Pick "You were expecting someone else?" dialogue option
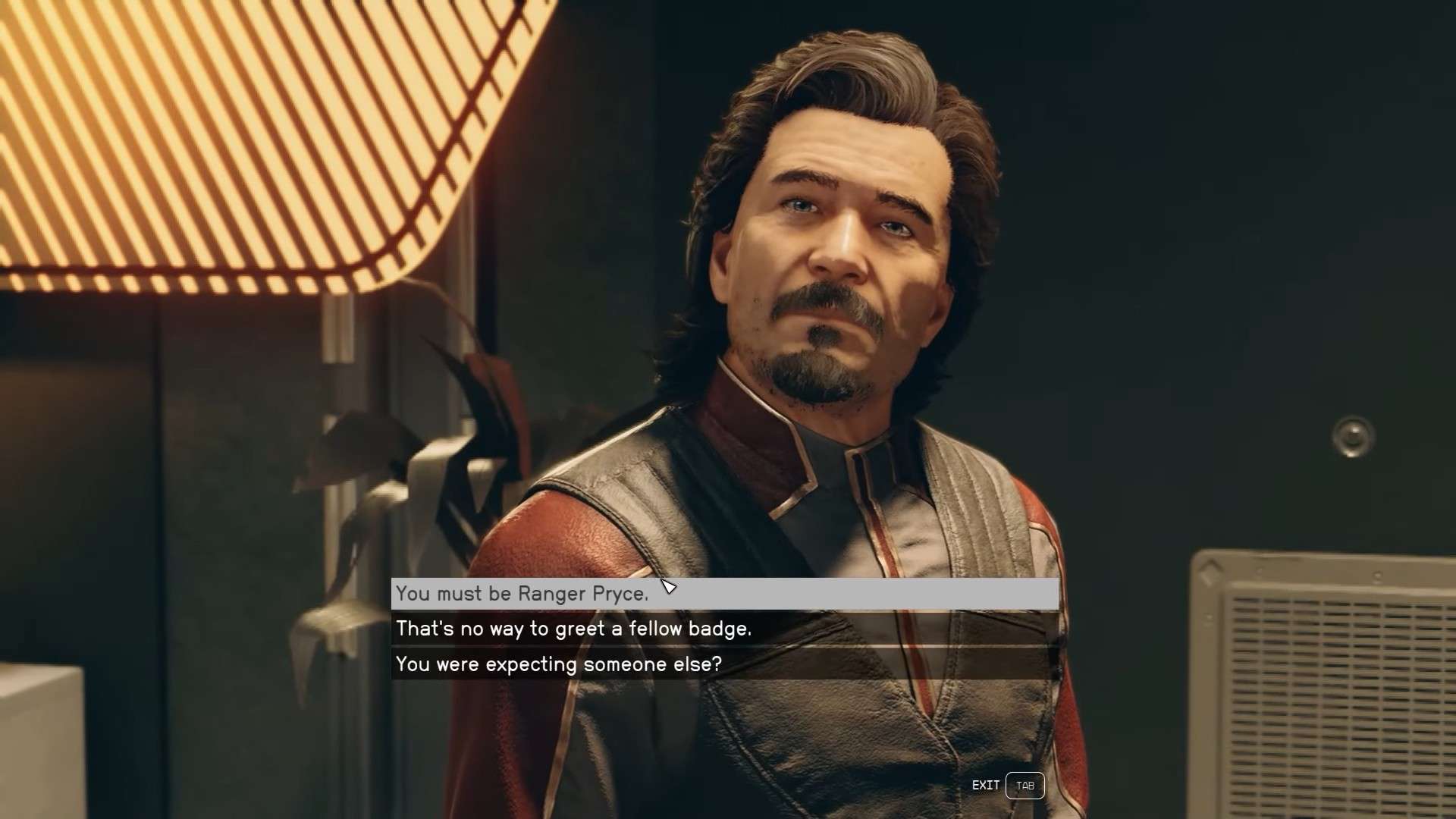1456x819 pixels. tap(558, 664)
